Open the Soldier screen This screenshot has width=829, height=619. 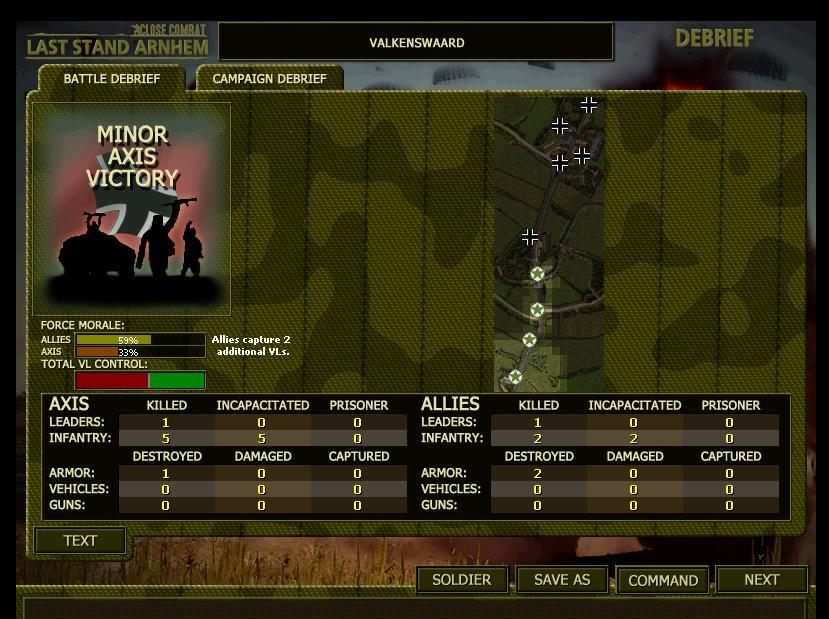tap(461, 580)
